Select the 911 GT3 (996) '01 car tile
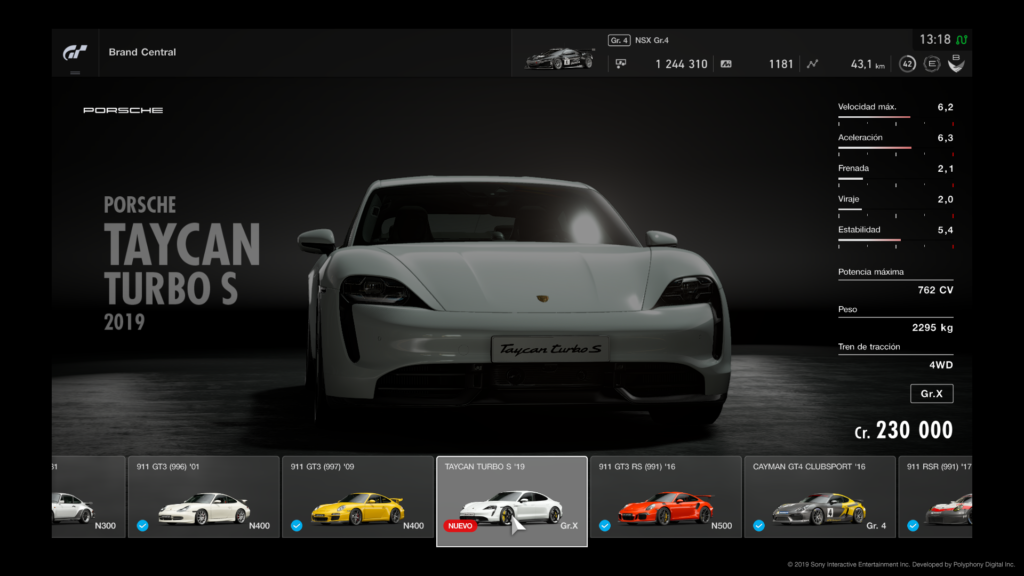 pyautogui.click(x=204, y=497)
